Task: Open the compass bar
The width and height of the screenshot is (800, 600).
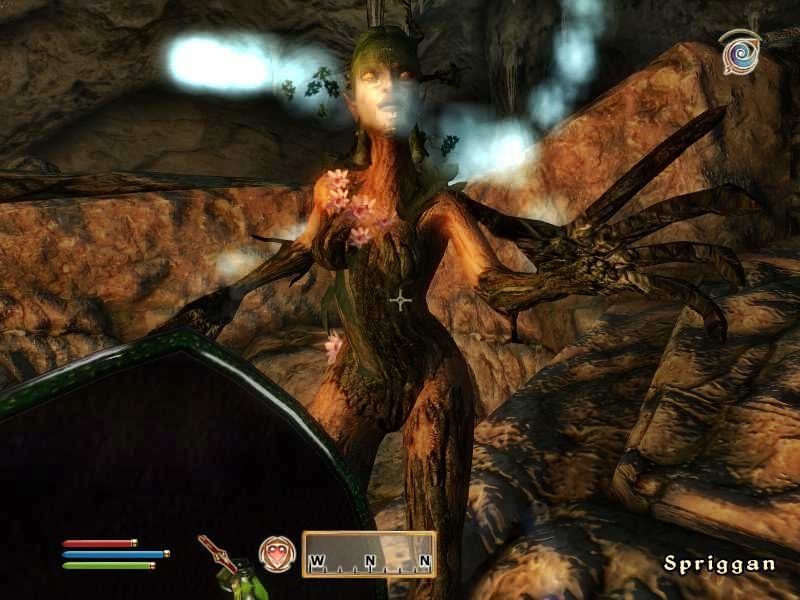Action: pos(369,555)
